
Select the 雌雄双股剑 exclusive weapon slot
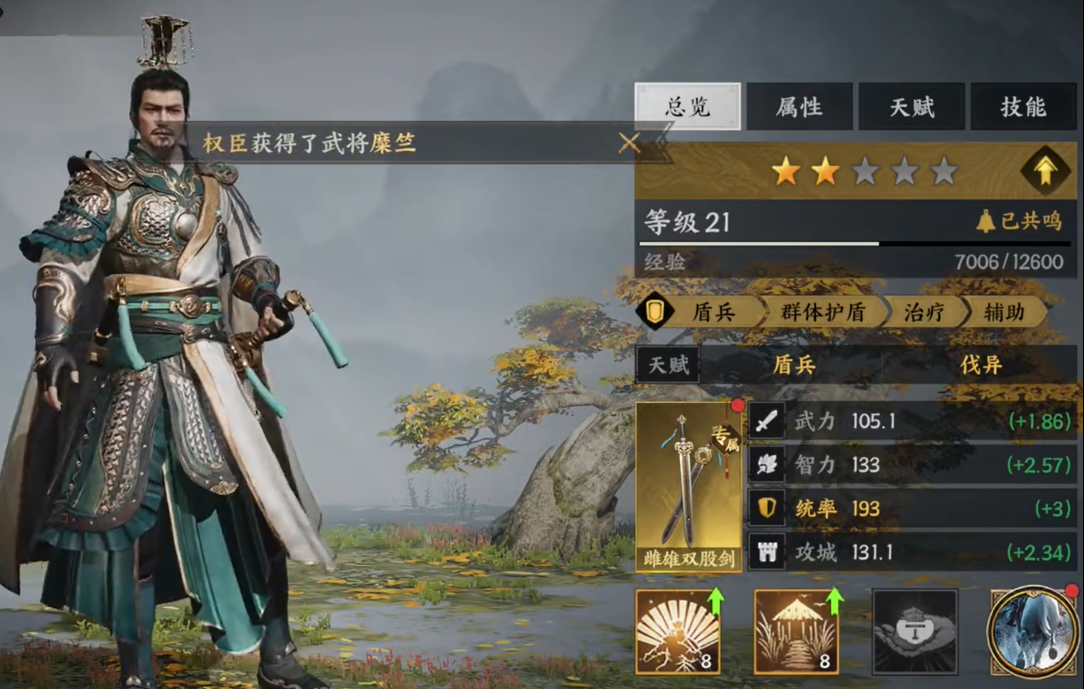coord(689,486)
